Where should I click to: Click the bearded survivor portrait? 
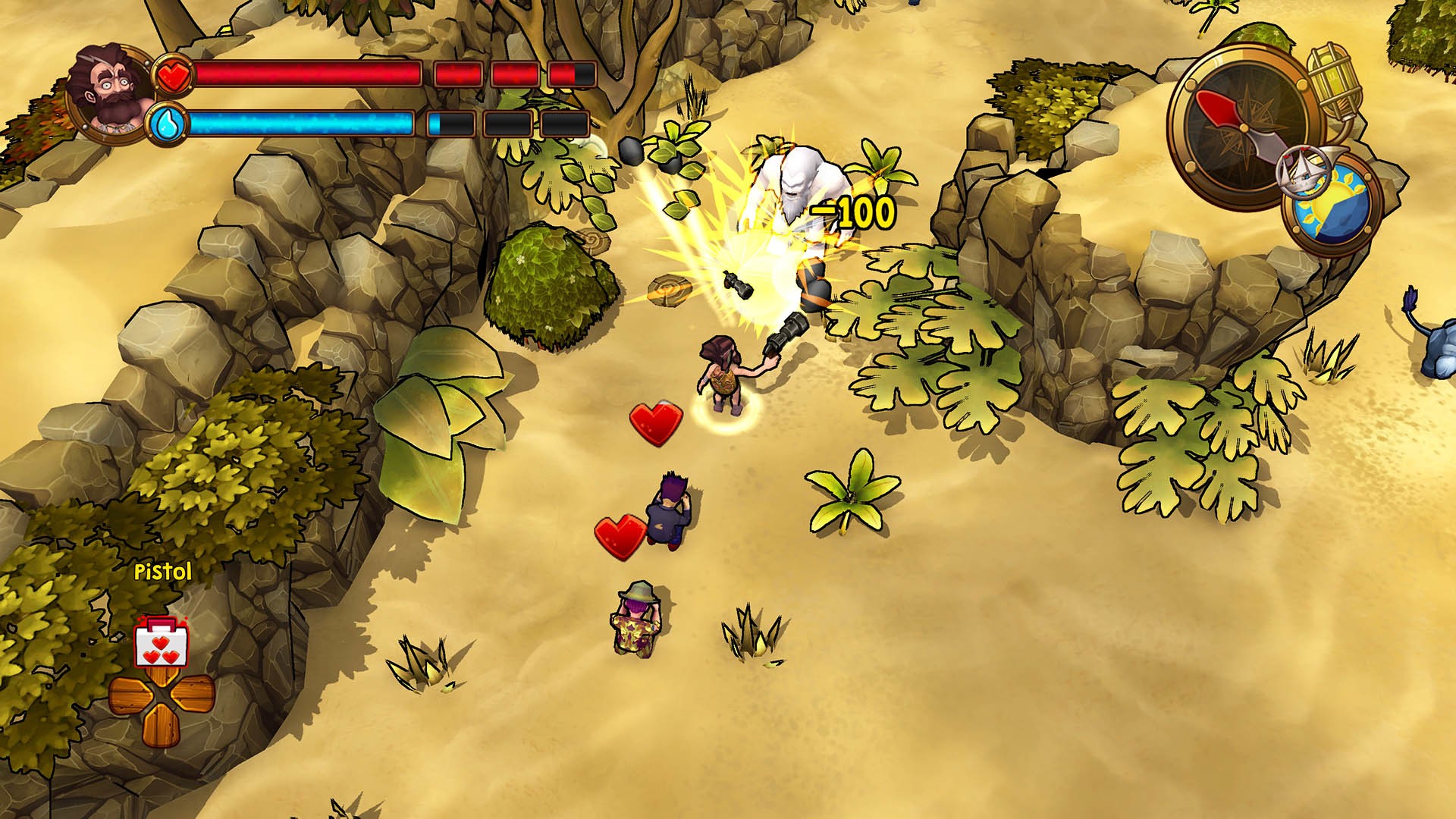point(106,87)
